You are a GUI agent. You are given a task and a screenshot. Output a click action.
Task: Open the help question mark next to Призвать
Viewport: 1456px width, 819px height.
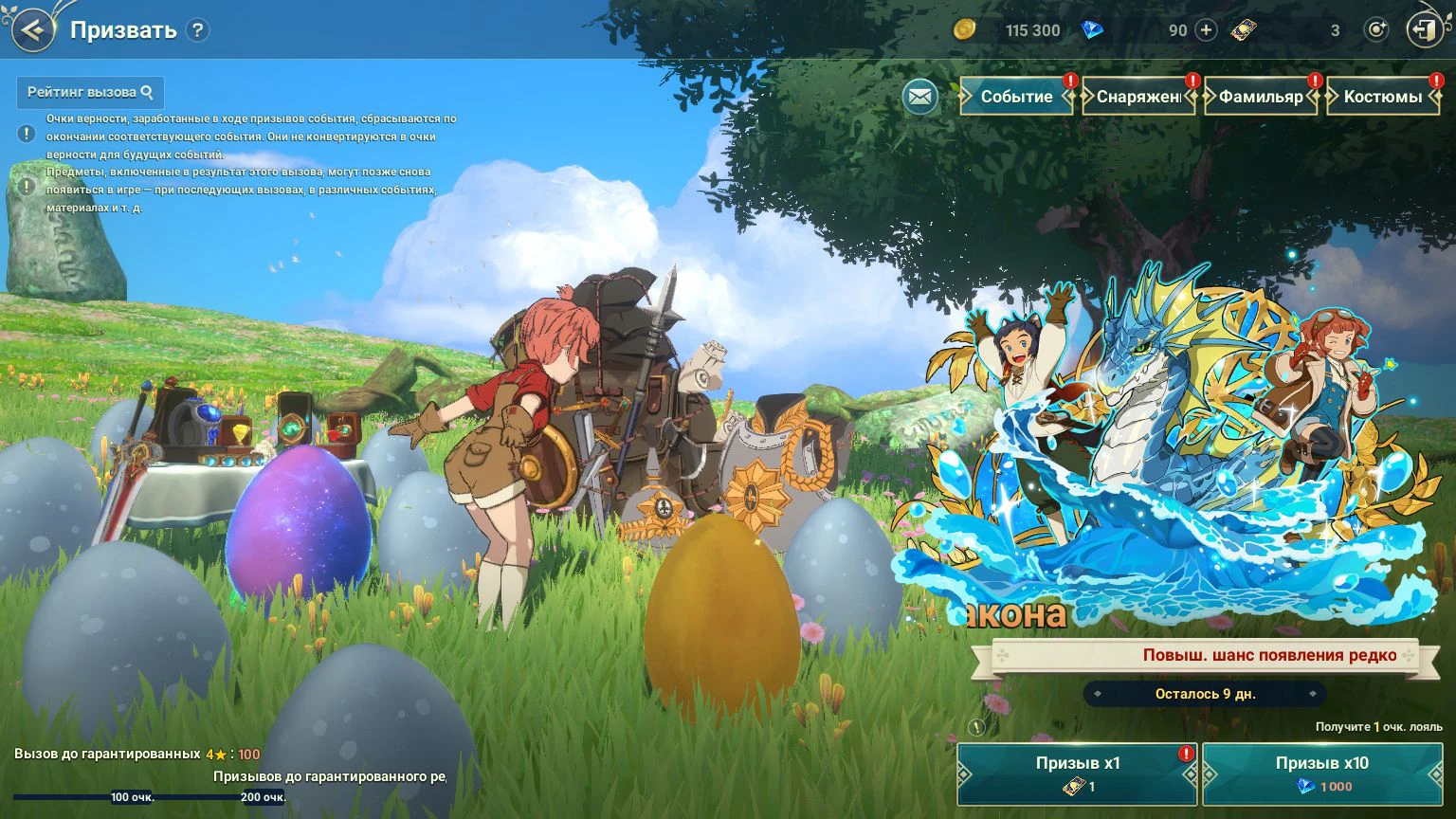click(x=197, y=30)
